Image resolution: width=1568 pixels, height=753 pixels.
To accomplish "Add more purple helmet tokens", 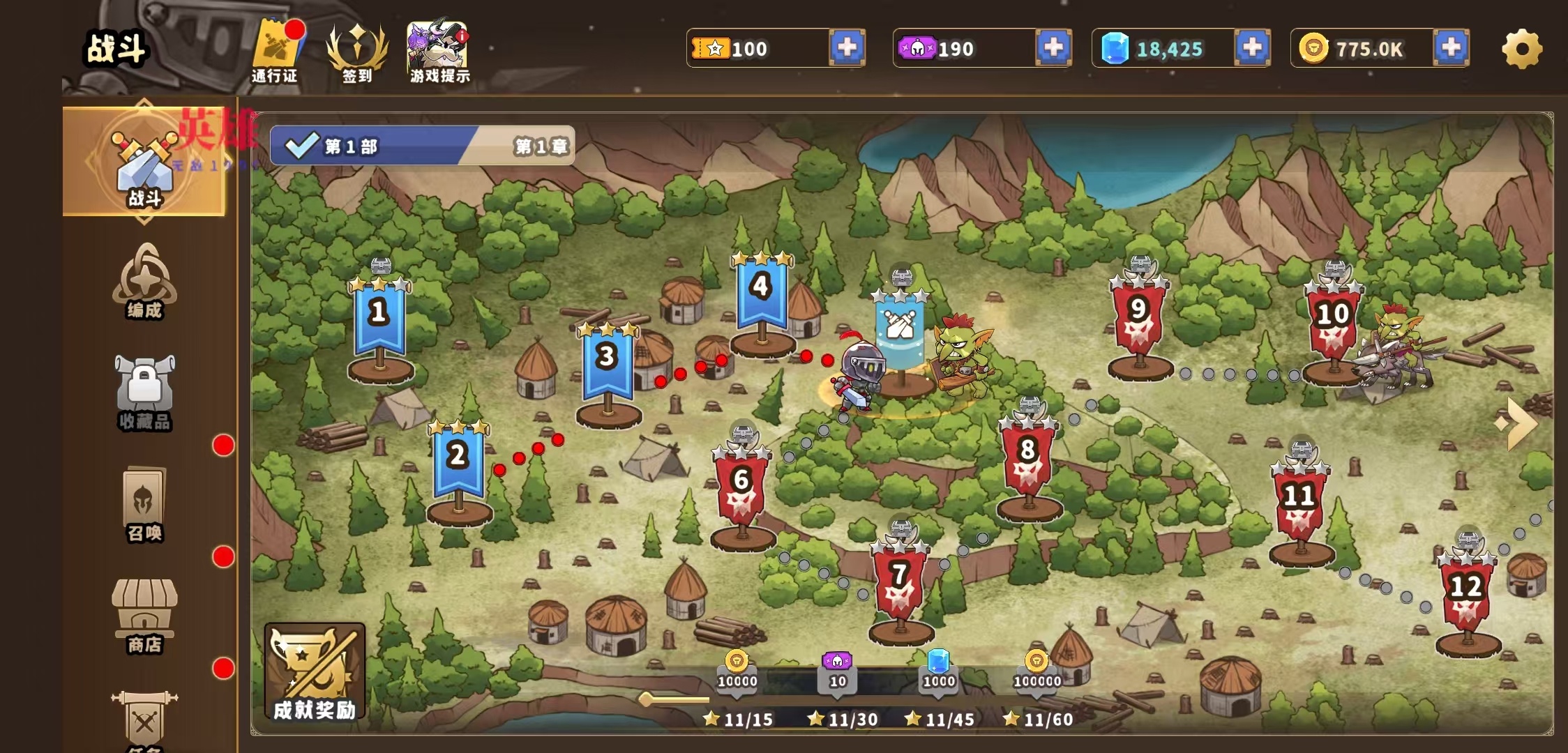I will tap(1053, 48).
